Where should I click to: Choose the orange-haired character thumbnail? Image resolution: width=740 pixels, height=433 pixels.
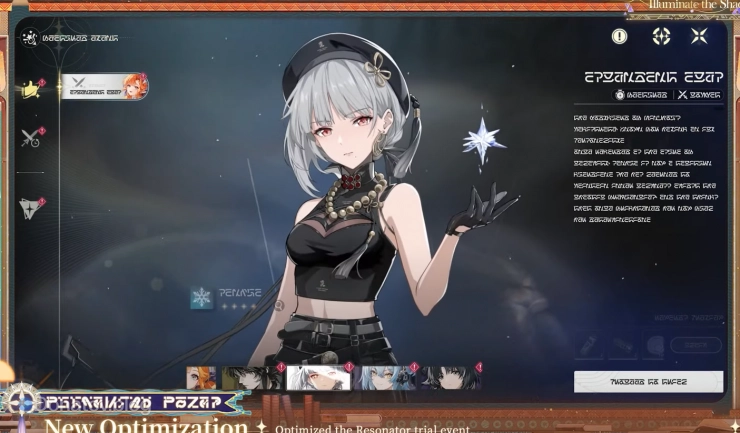point(201,377)
